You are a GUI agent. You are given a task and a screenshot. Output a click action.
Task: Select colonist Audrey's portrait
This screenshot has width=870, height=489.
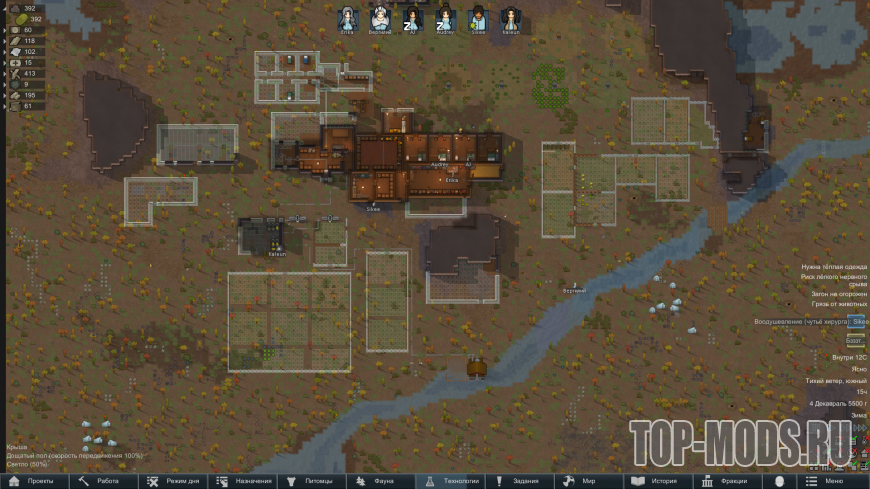click(x=445, y=18)
